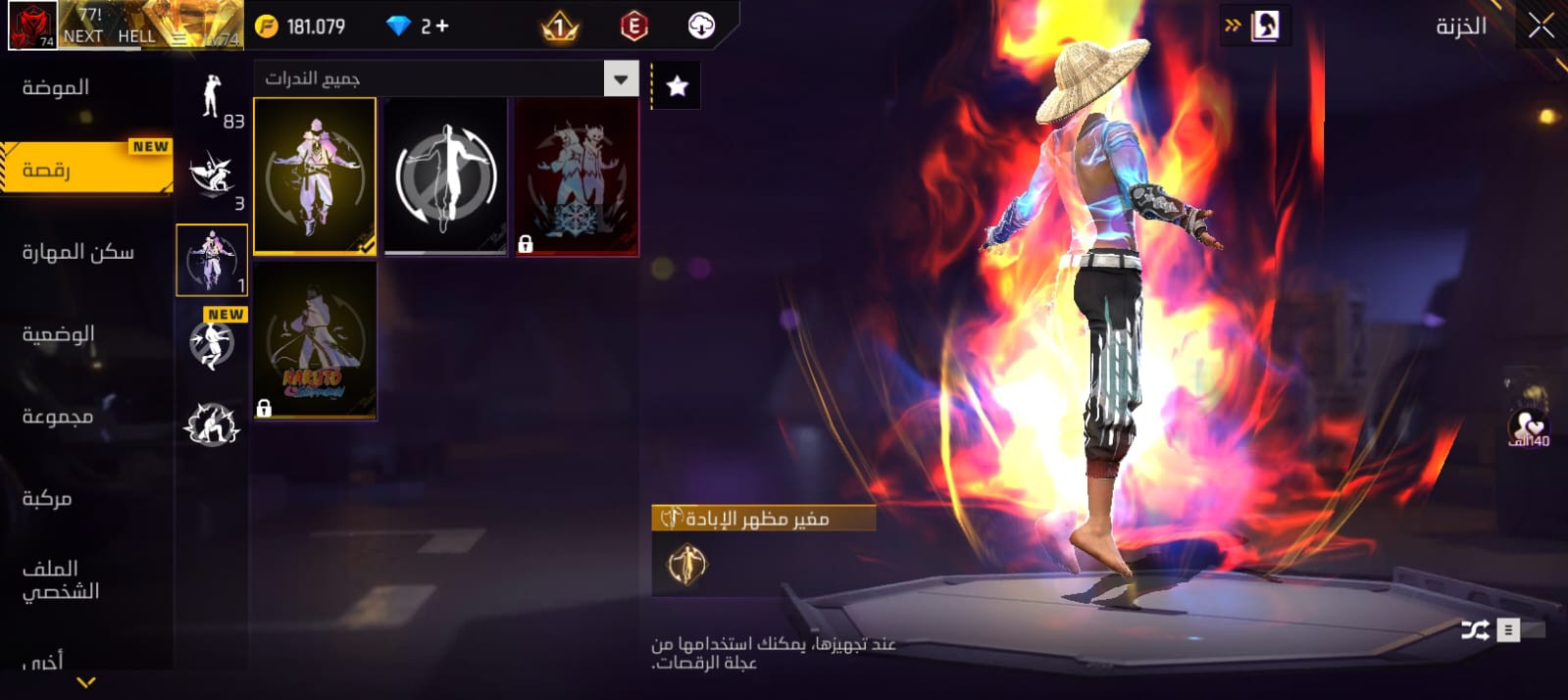Choose the grey silhouette emote card
Image resolution: width=1568 pixels, height=700 pixels.
coord(445,176)
